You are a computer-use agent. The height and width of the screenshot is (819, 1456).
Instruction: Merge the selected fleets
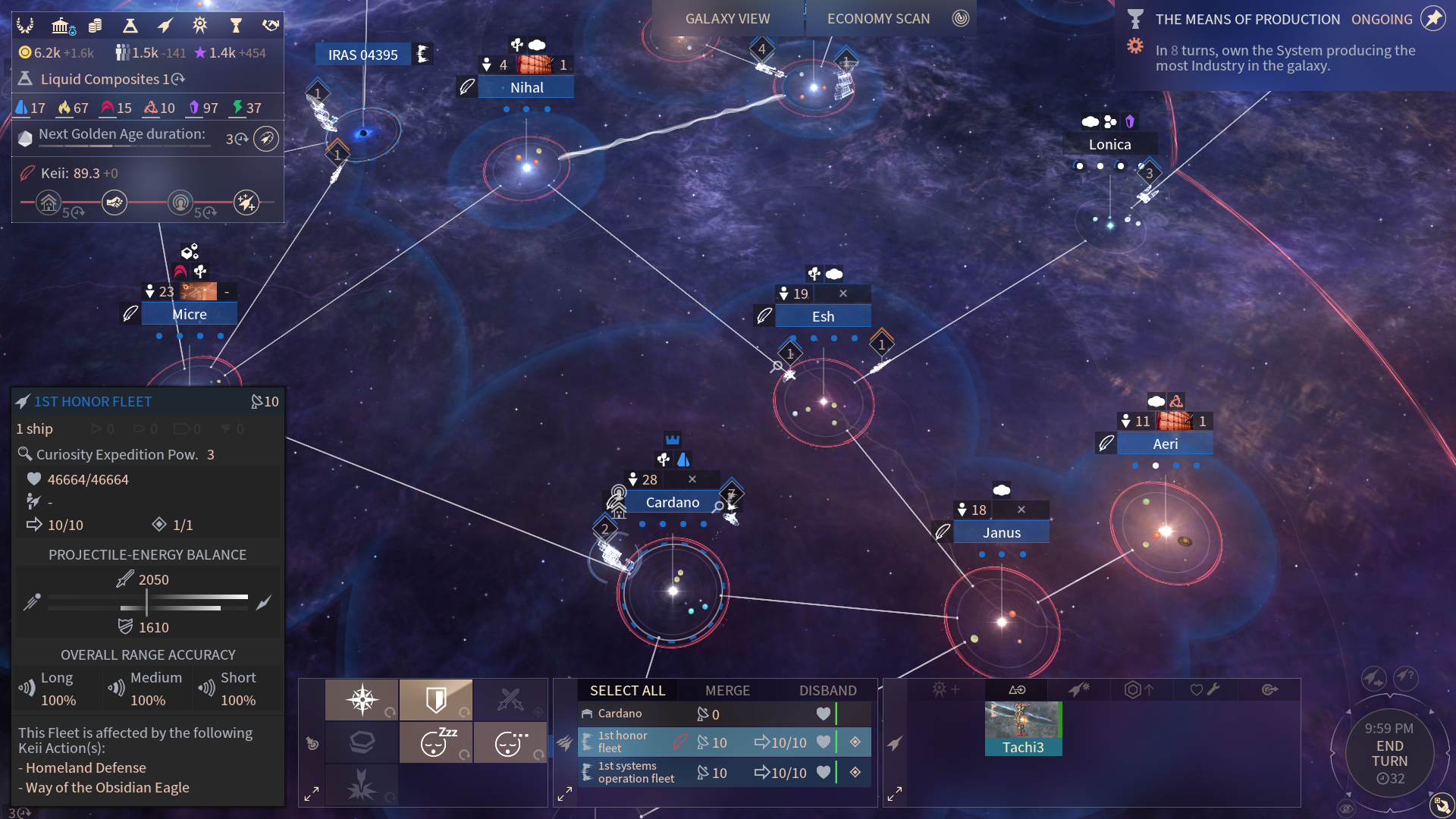point(727,690)
